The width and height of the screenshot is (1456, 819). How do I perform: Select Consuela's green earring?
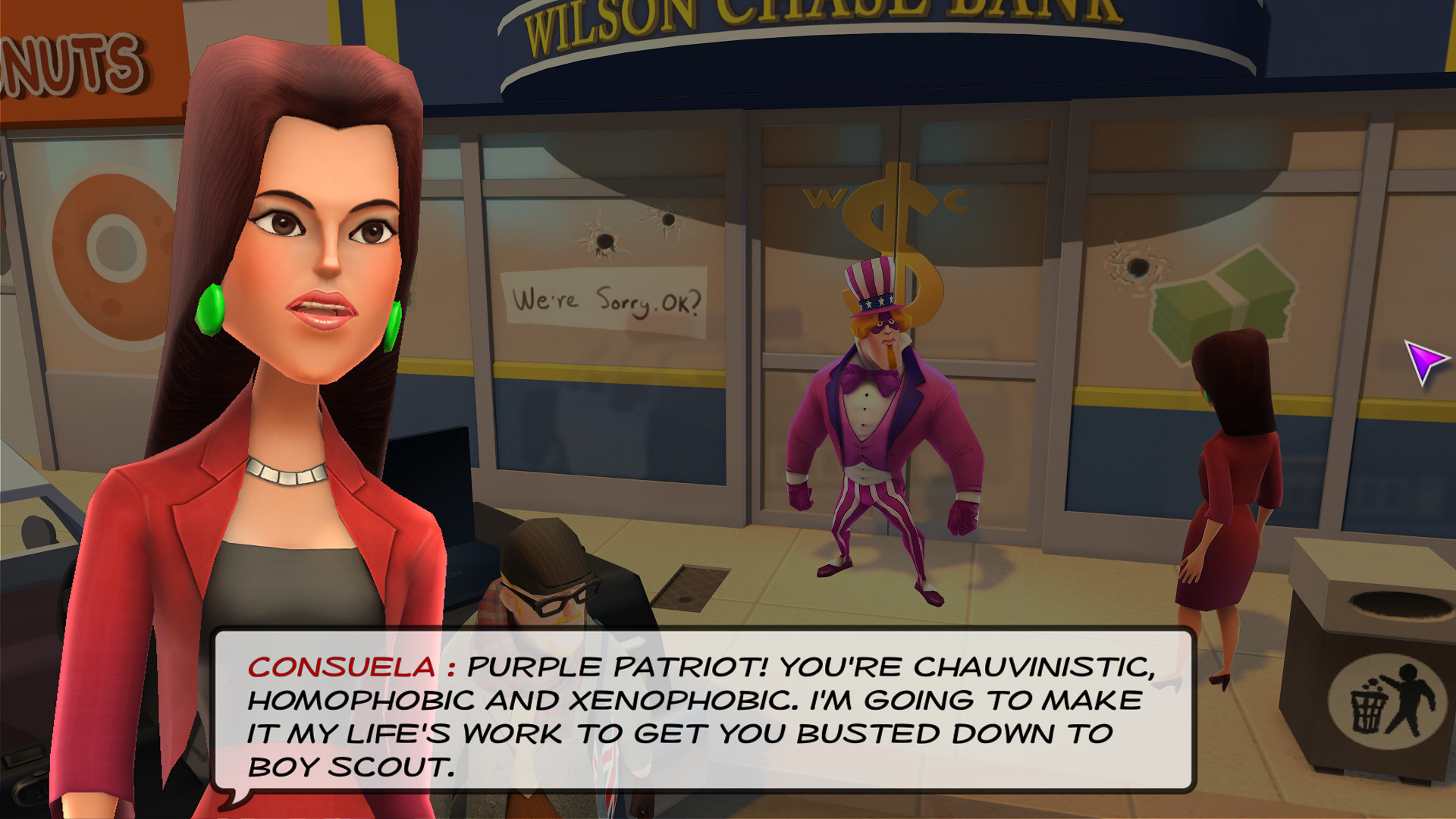click(x=211, y=311)
